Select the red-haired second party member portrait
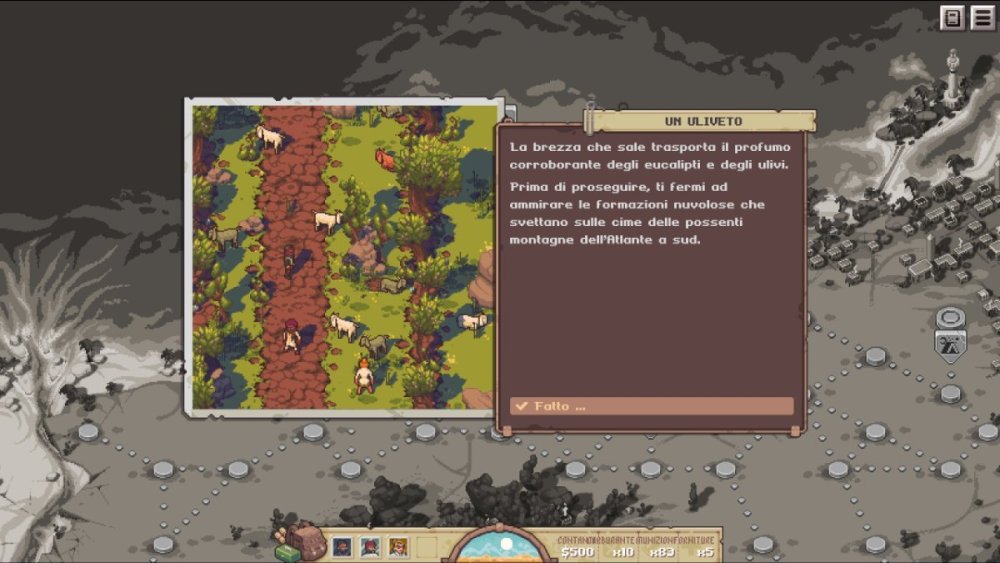Image resolution: width=1000 pixels, height=563 pixels. click(x=370, y=547)
